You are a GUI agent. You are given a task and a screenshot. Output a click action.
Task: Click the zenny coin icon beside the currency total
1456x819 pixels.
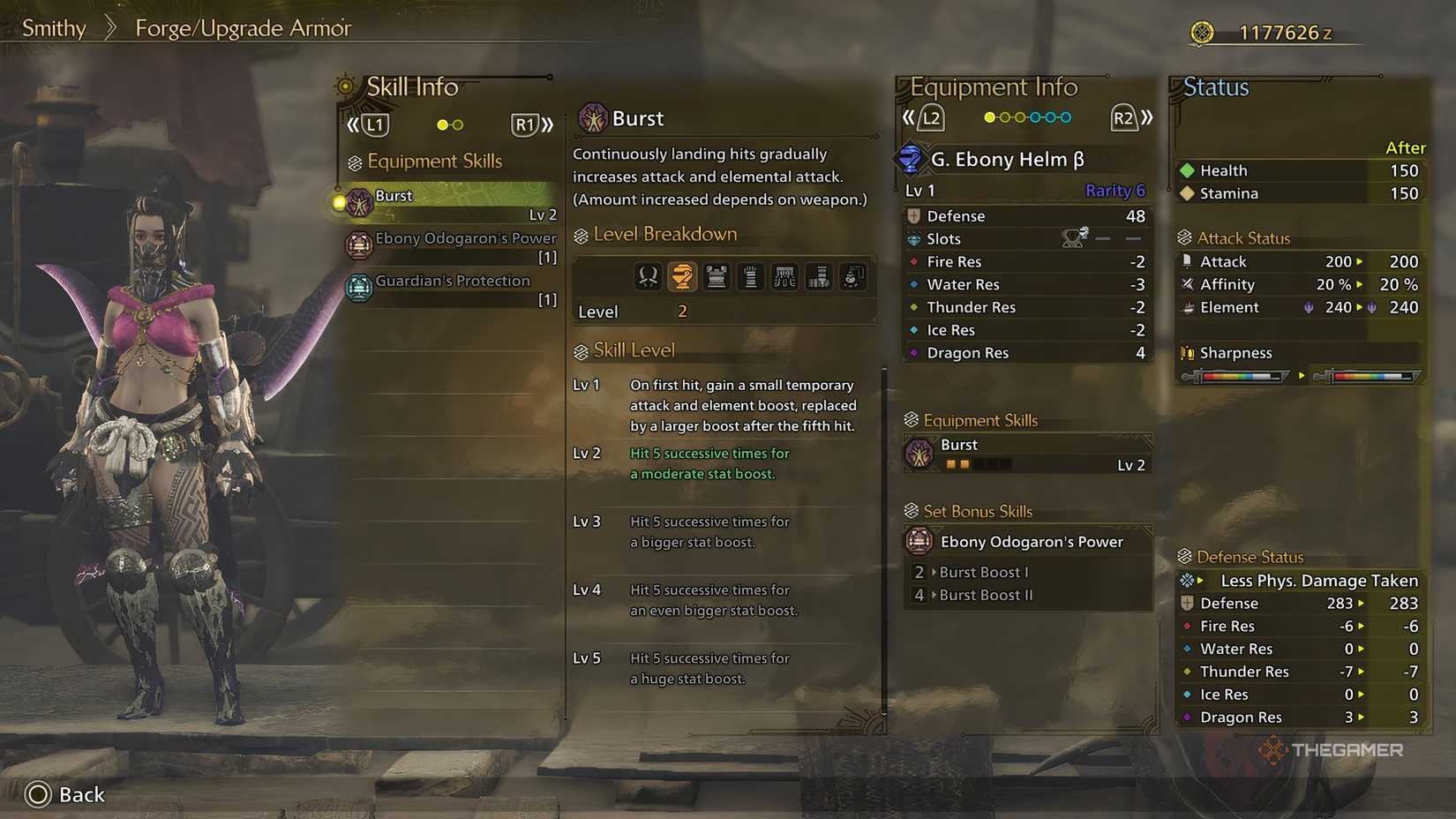tap(1201, 32)
